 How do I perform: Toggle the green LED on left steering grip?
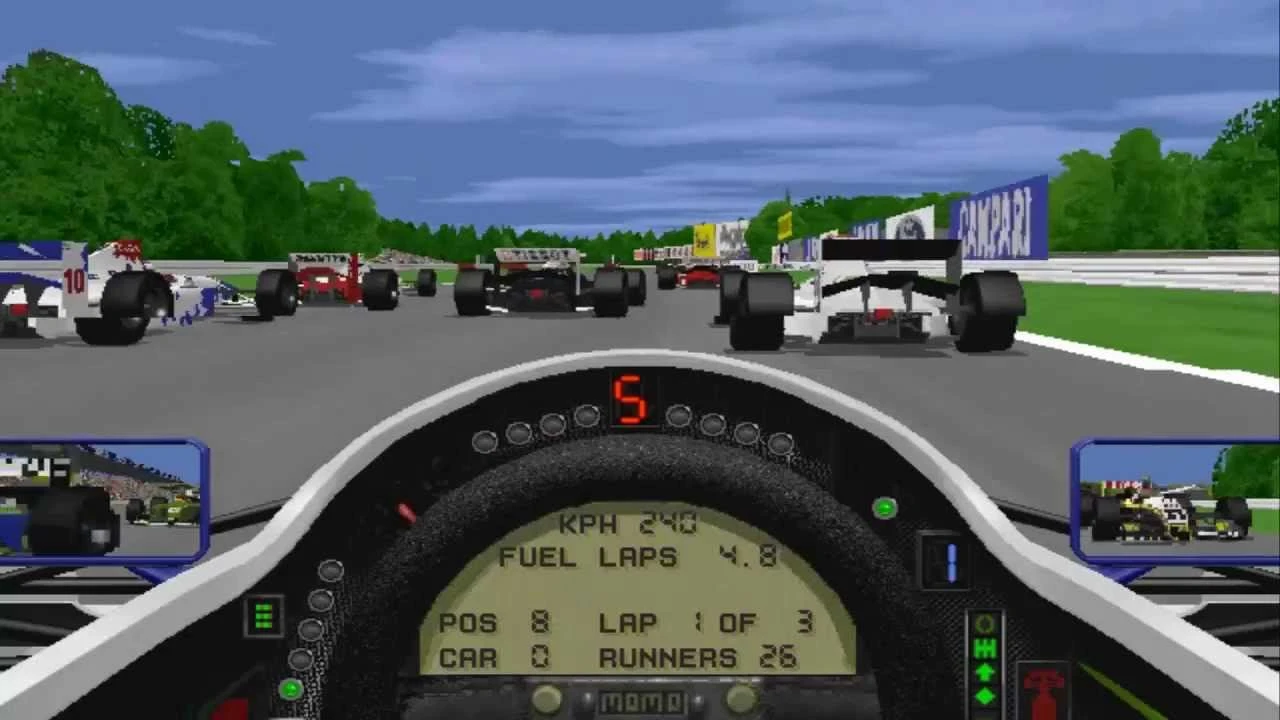293,690
